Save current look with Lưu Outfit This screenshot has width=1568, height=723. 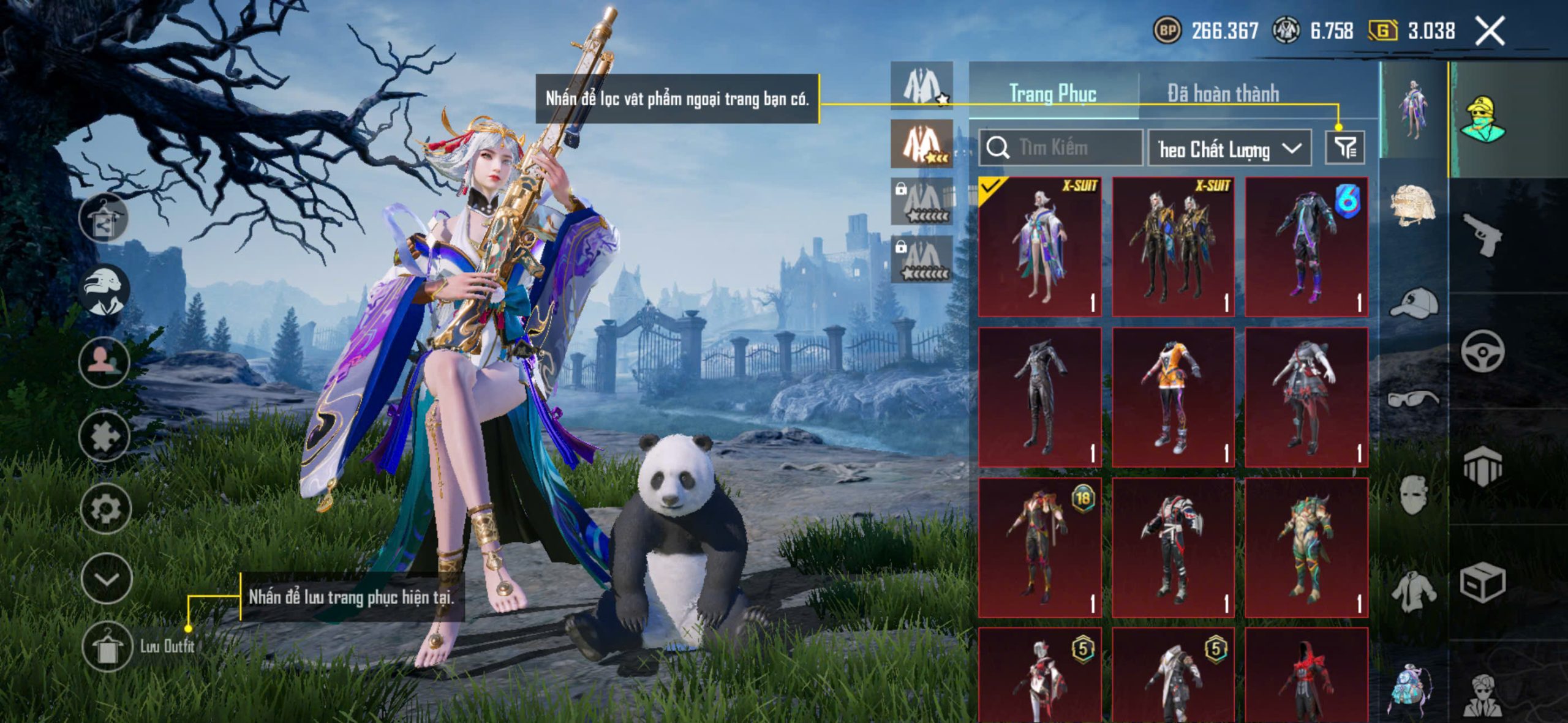pos(108,647)
